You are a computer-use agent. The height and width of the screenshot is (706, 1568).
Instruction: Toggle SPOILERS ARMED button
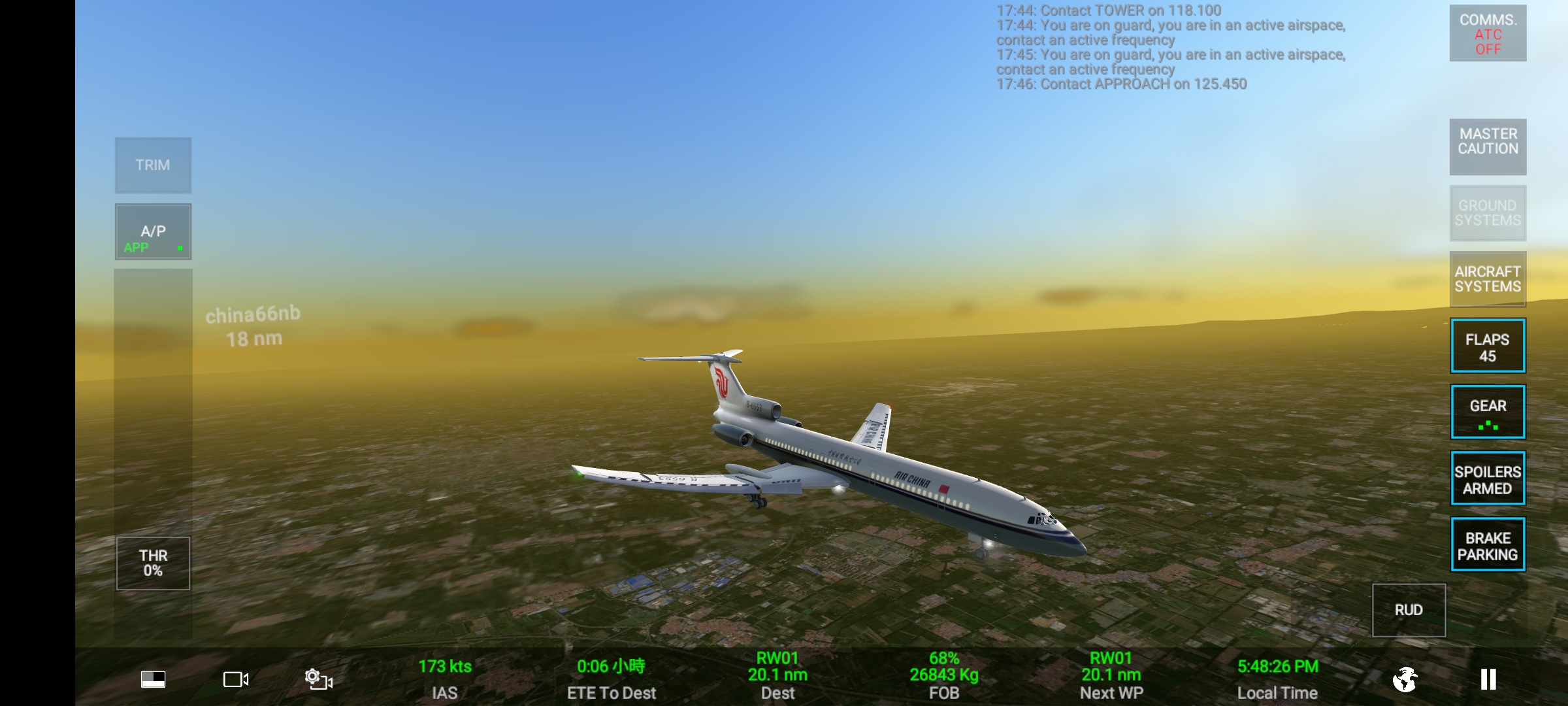(1488, 479)
